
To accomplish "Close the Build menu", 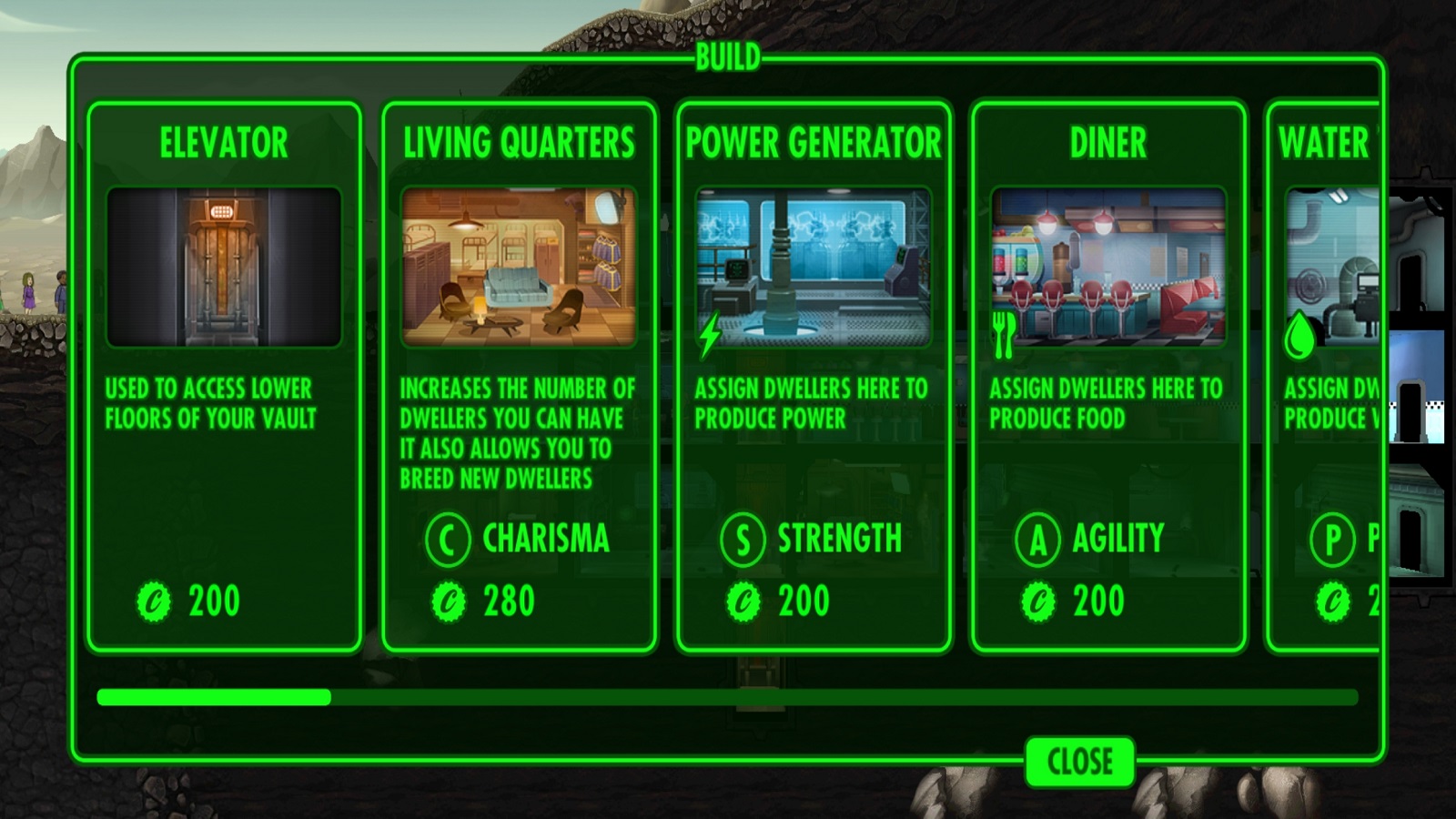I will pos(1079,761).
